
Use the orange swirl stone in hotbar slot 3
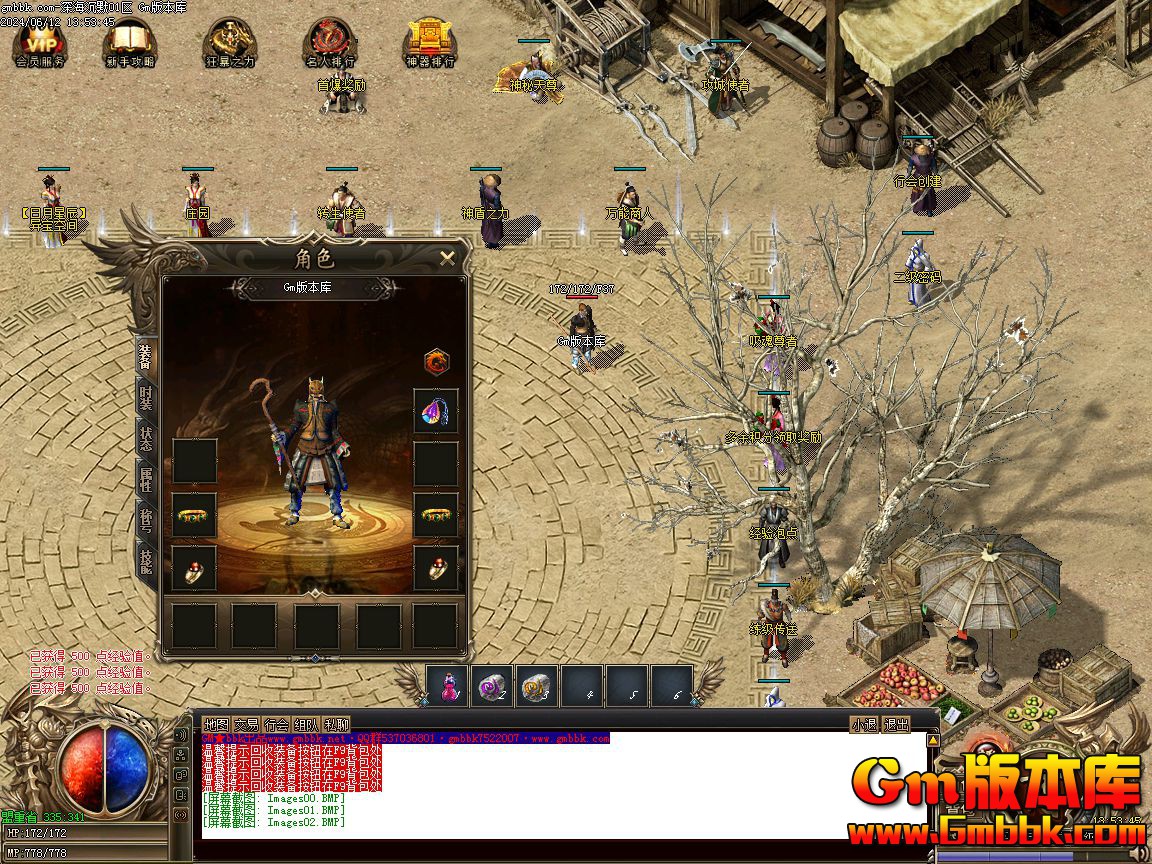pyautogui.click(x=537, y=686)
